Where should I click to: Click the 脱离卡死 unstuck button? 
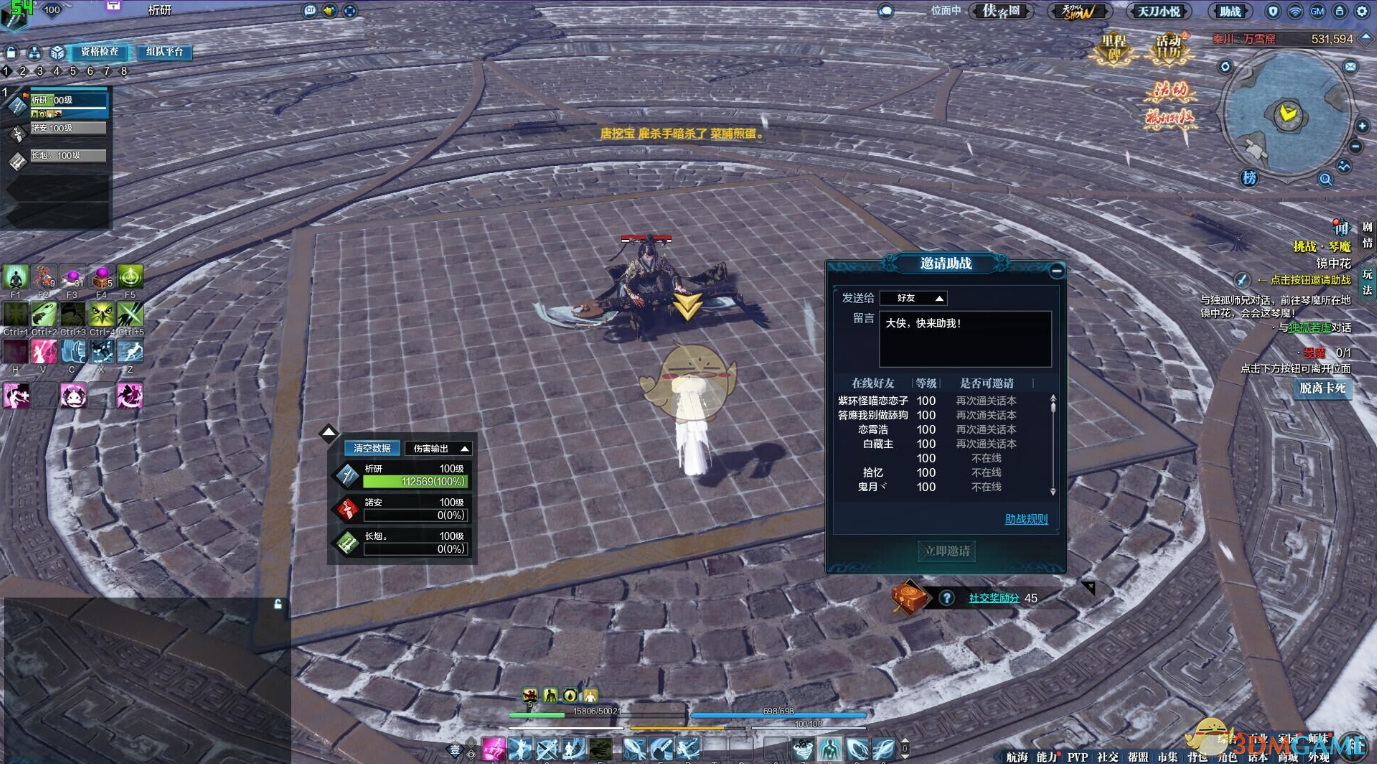point(1322,388)
